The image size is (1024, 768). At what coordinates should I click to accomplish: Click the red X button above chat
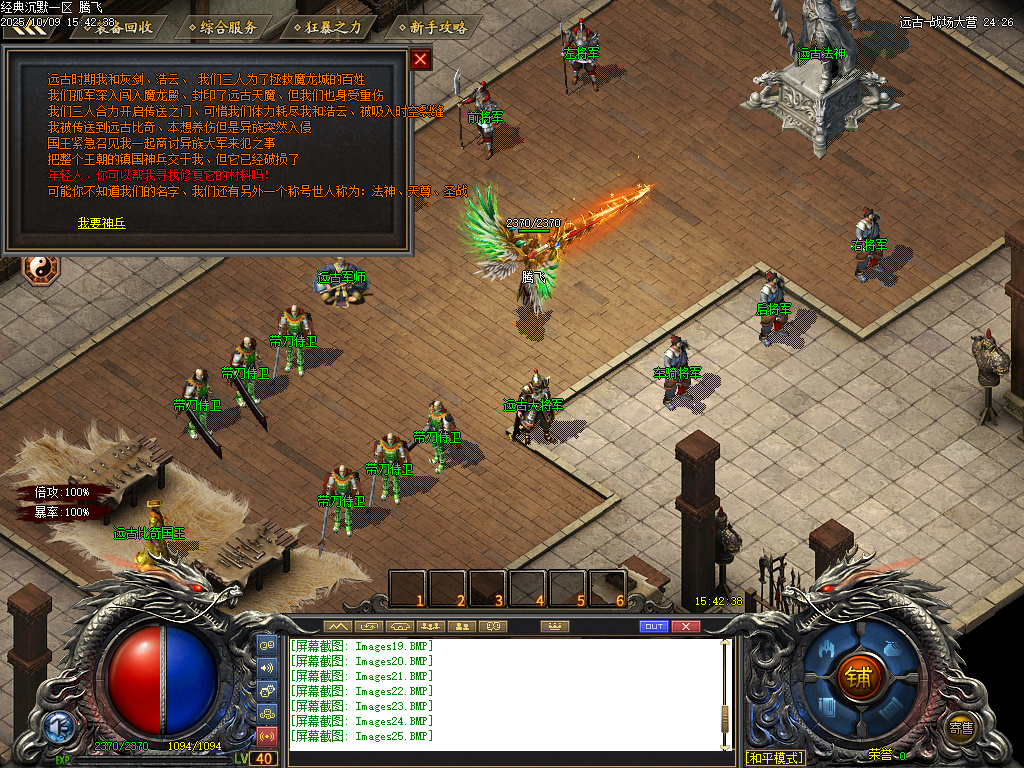pyautogui.click(x=685, y=626)
